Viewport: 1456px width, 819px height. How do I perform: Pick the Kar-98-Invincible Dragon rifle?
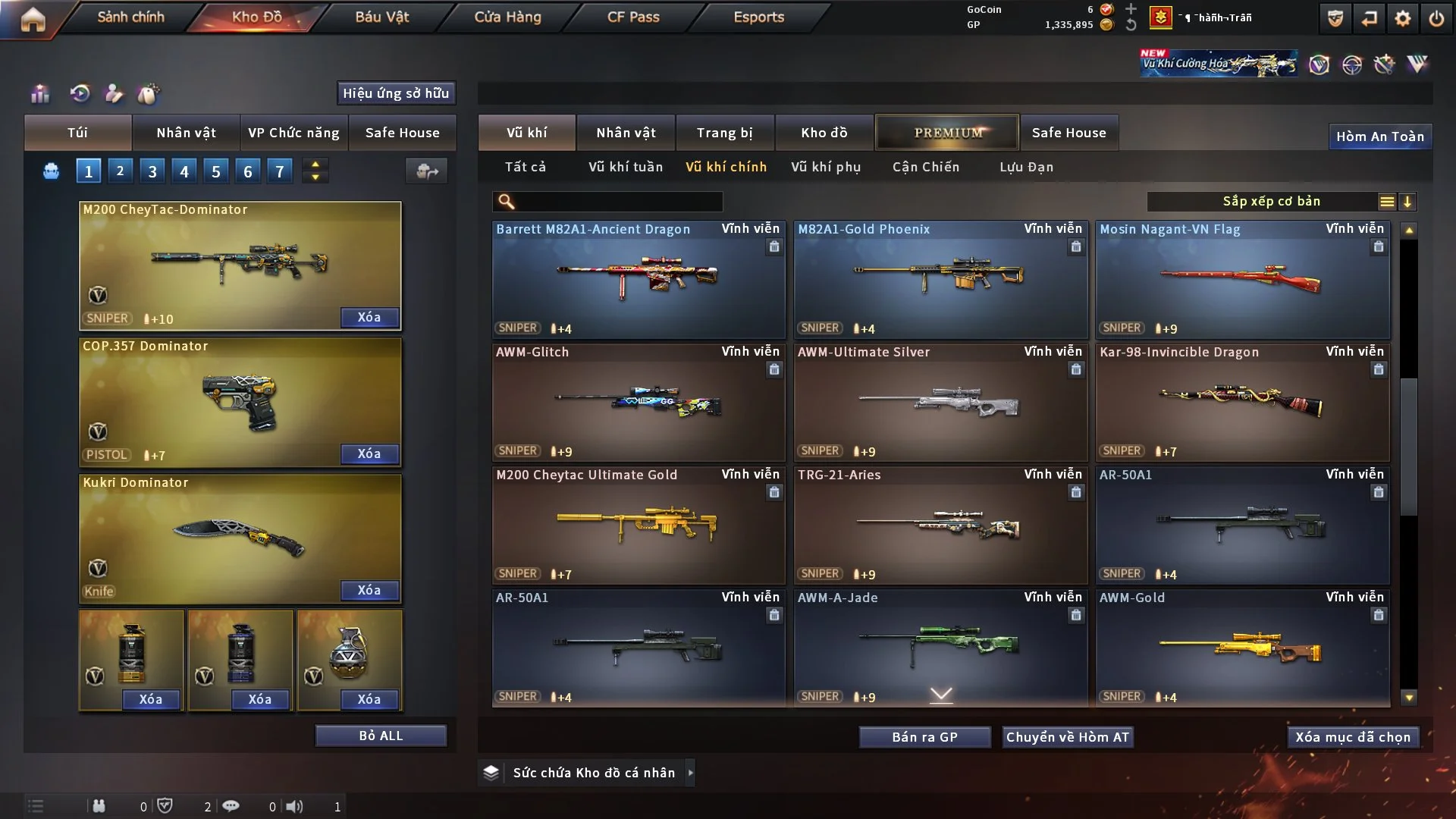click(1241, 402)
